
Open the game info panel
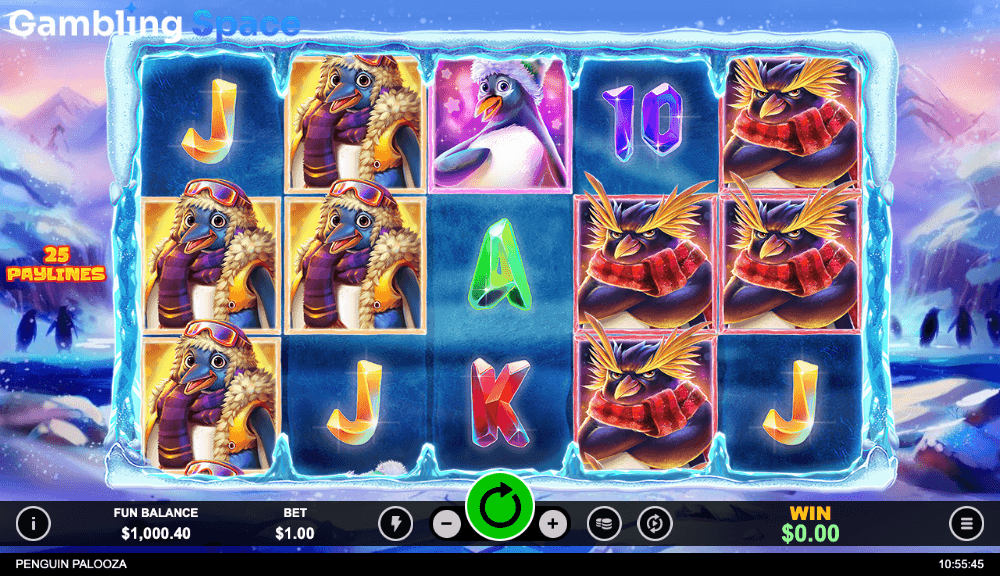pyautogui.click(x=34, y=523)
